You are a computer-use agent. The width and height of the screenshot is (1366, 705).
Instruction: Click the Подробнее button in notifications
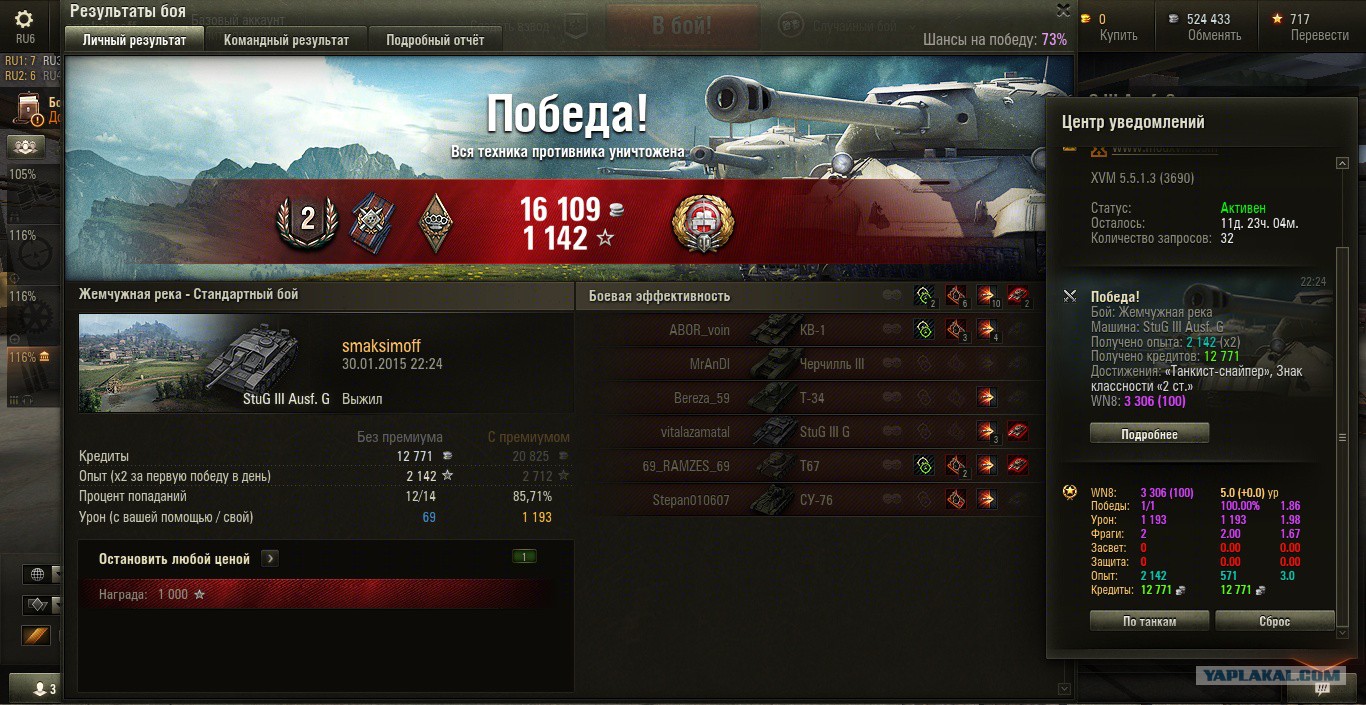tap(1149, 435)
